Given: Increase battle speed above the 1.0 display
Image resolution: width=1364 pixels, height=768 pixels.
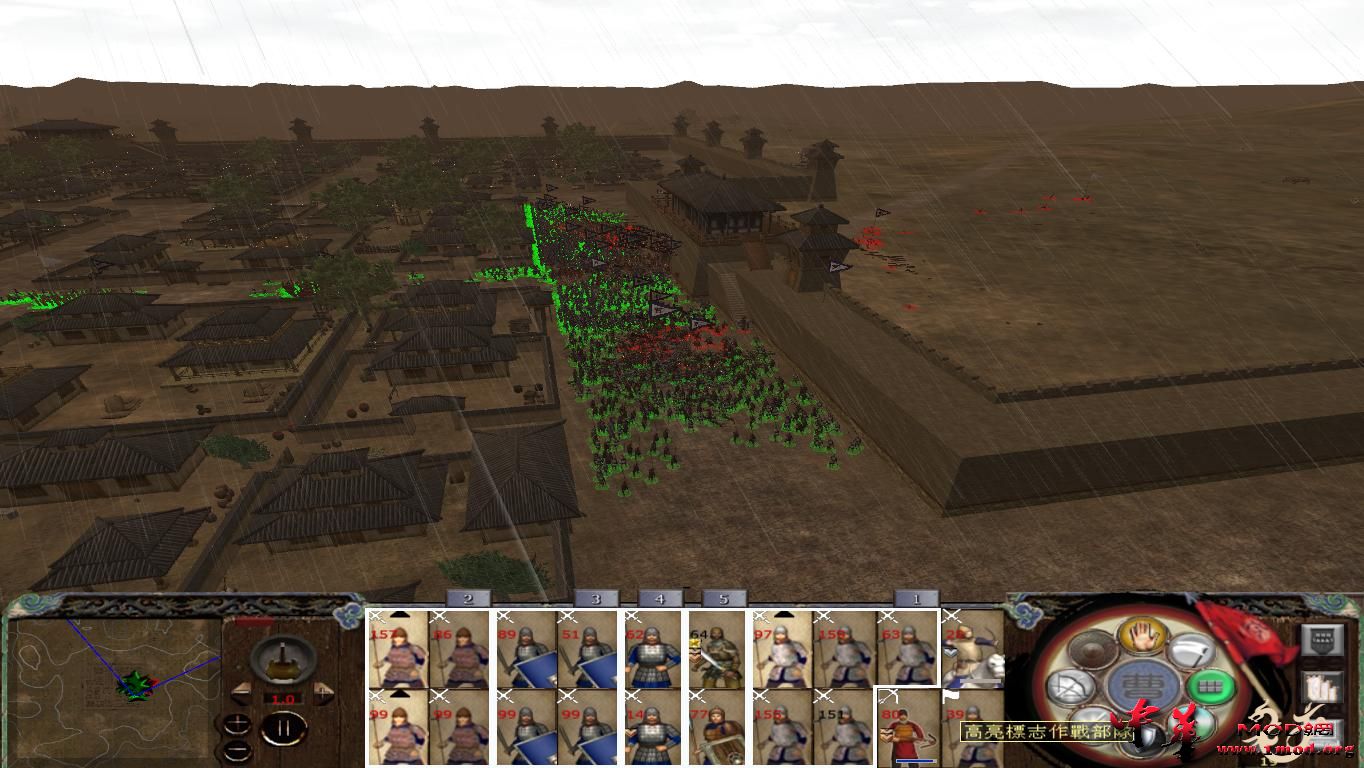Looking at the screenshot, I should pyautogui.click(x=323, y=692).
